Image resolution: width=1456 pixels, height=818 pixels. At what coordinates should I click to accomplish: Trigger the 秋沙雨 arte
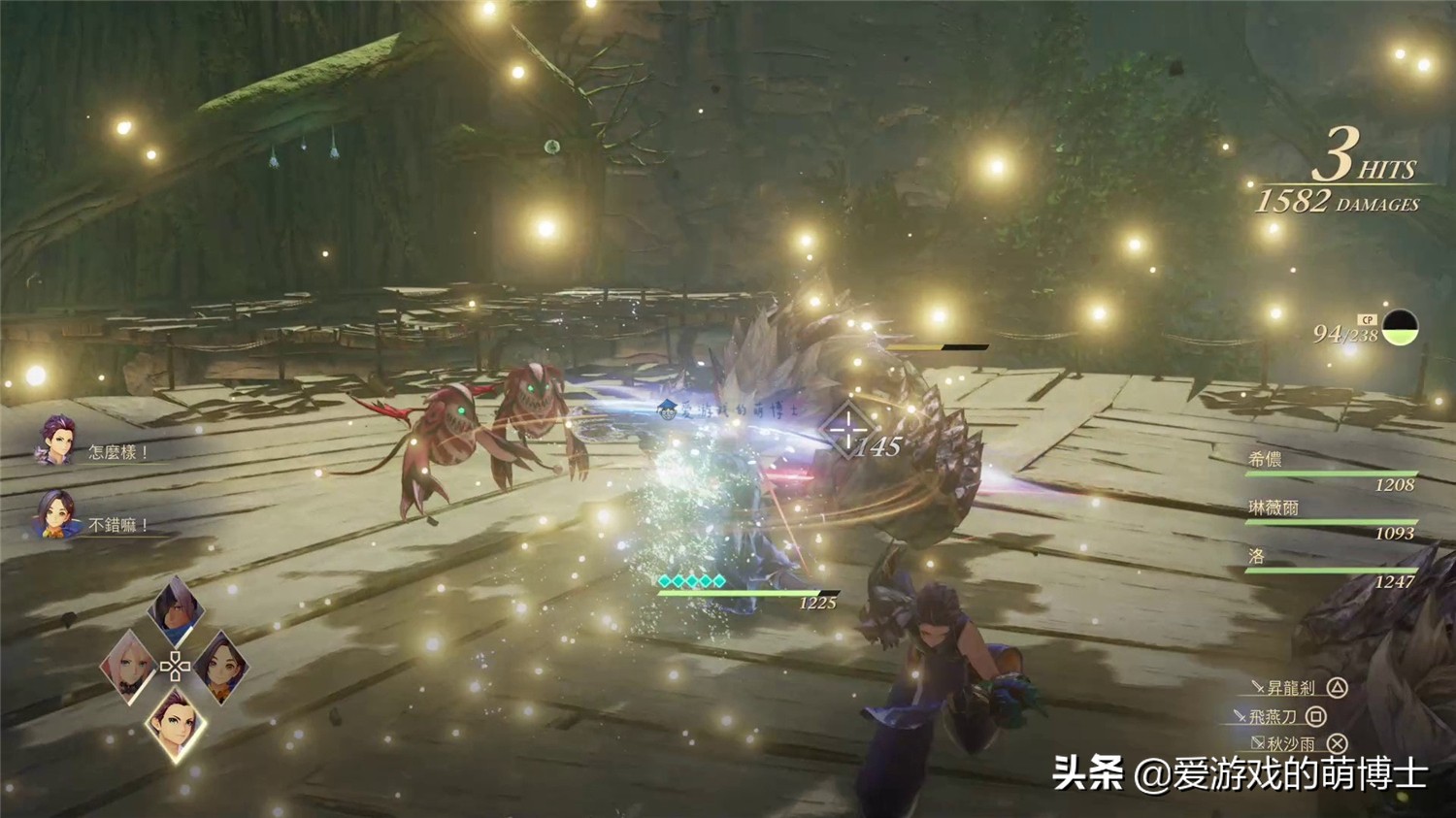click(1298, 744)
